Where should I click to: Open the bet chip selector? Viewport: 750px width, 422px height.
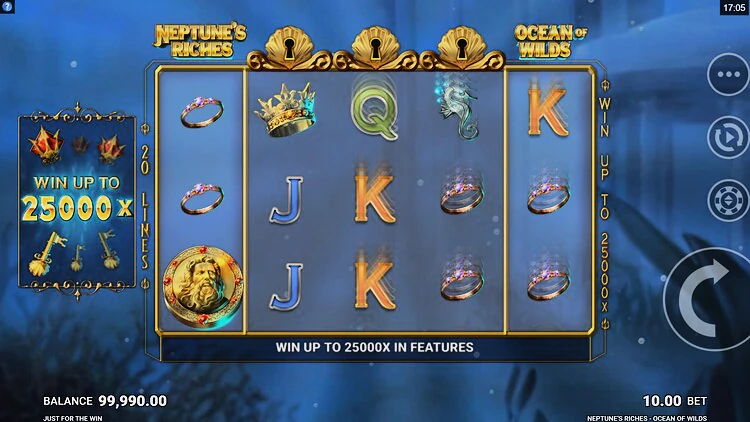point(727,200)
